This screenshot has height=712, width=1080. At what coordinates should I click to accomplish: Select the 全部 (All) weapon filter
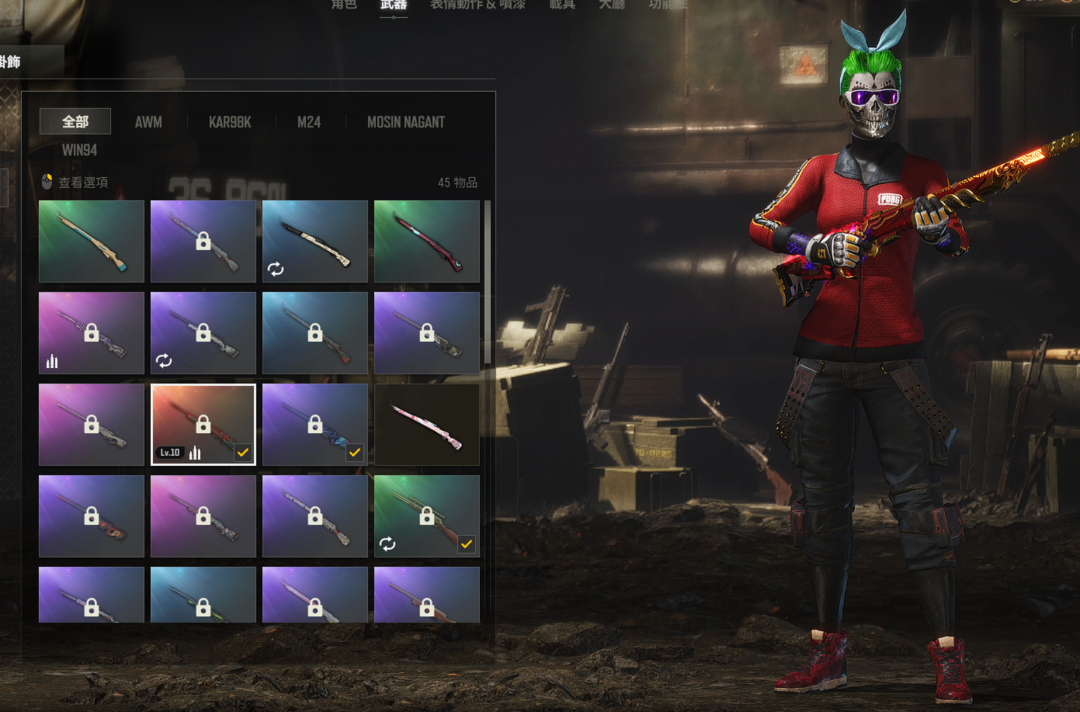(x=75, y=122)
